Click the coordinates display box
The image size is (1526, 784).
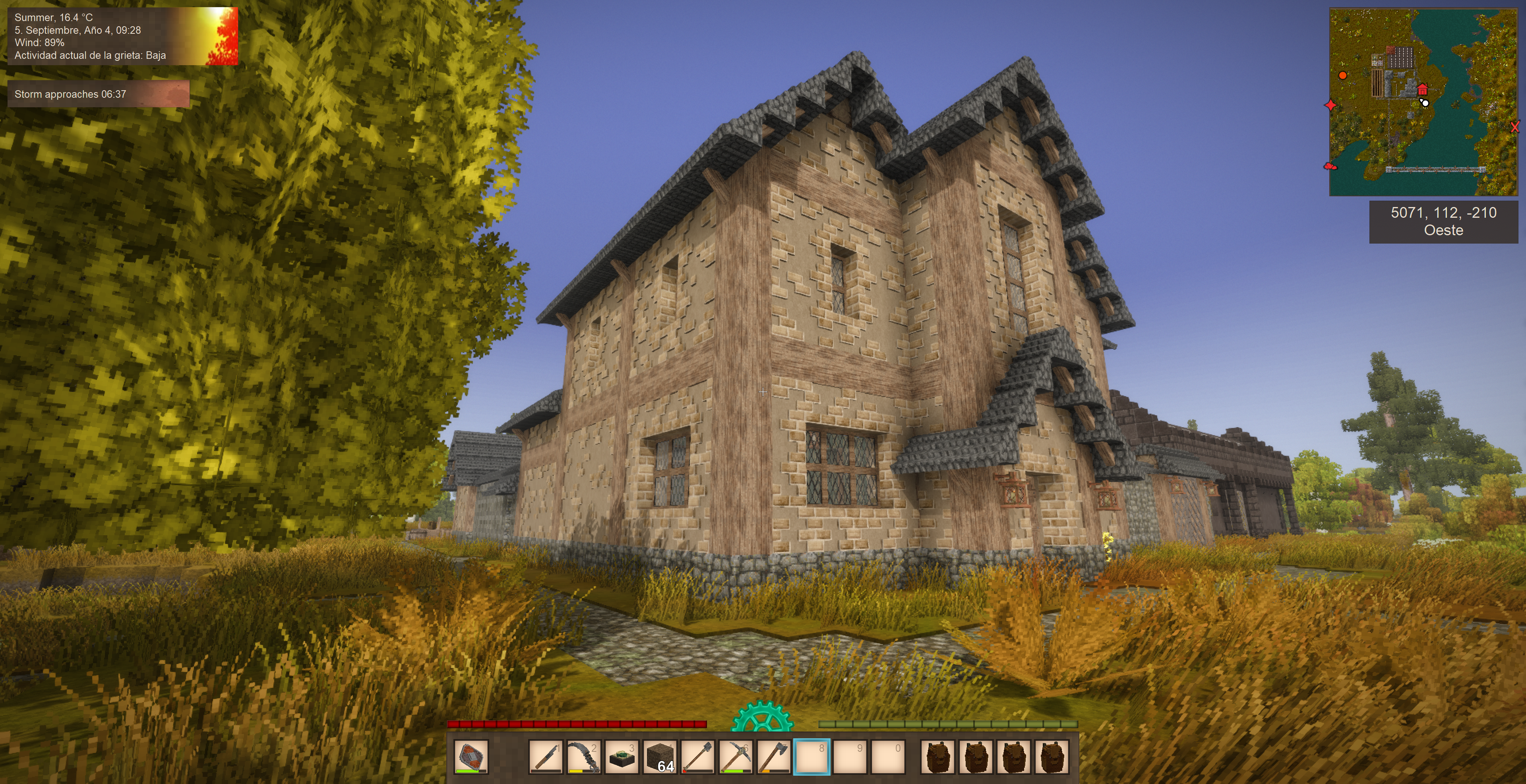[x=1443, y=221]
